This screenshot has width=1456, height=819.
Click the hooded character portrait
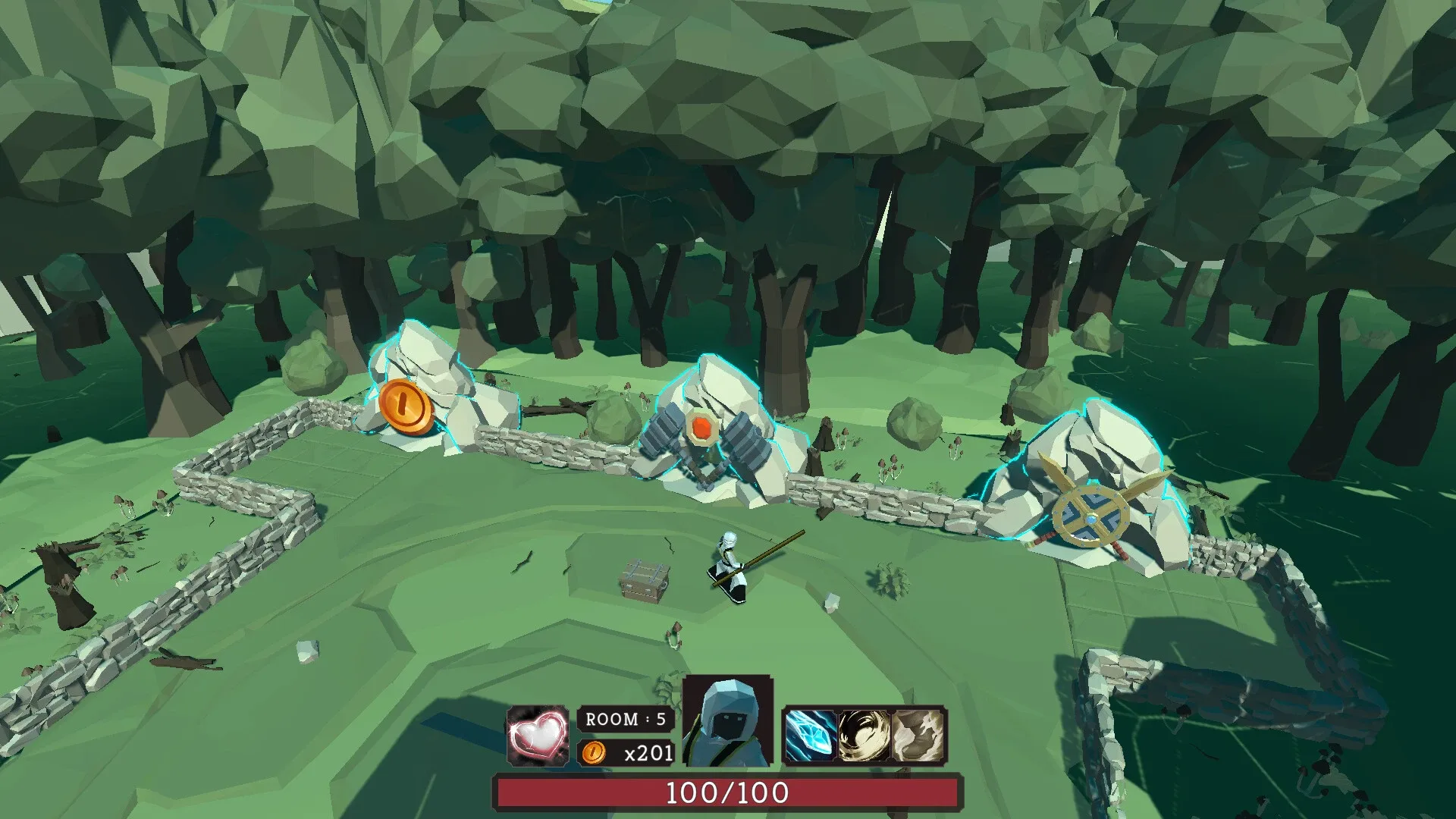coord(728,730)
